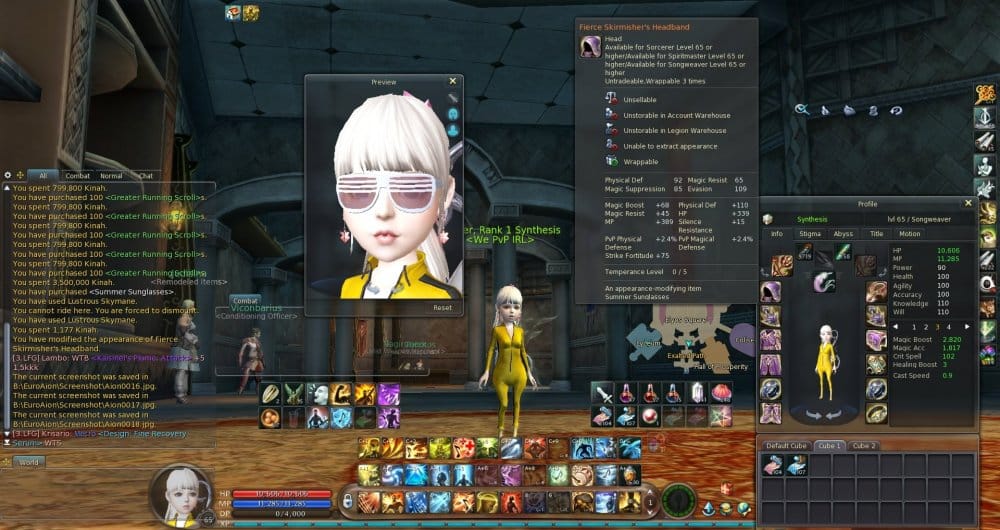The width and height of the screenshot is (1000, 530).
Task: Select the headband slot in Profile equipment
Action: point(770,292)
